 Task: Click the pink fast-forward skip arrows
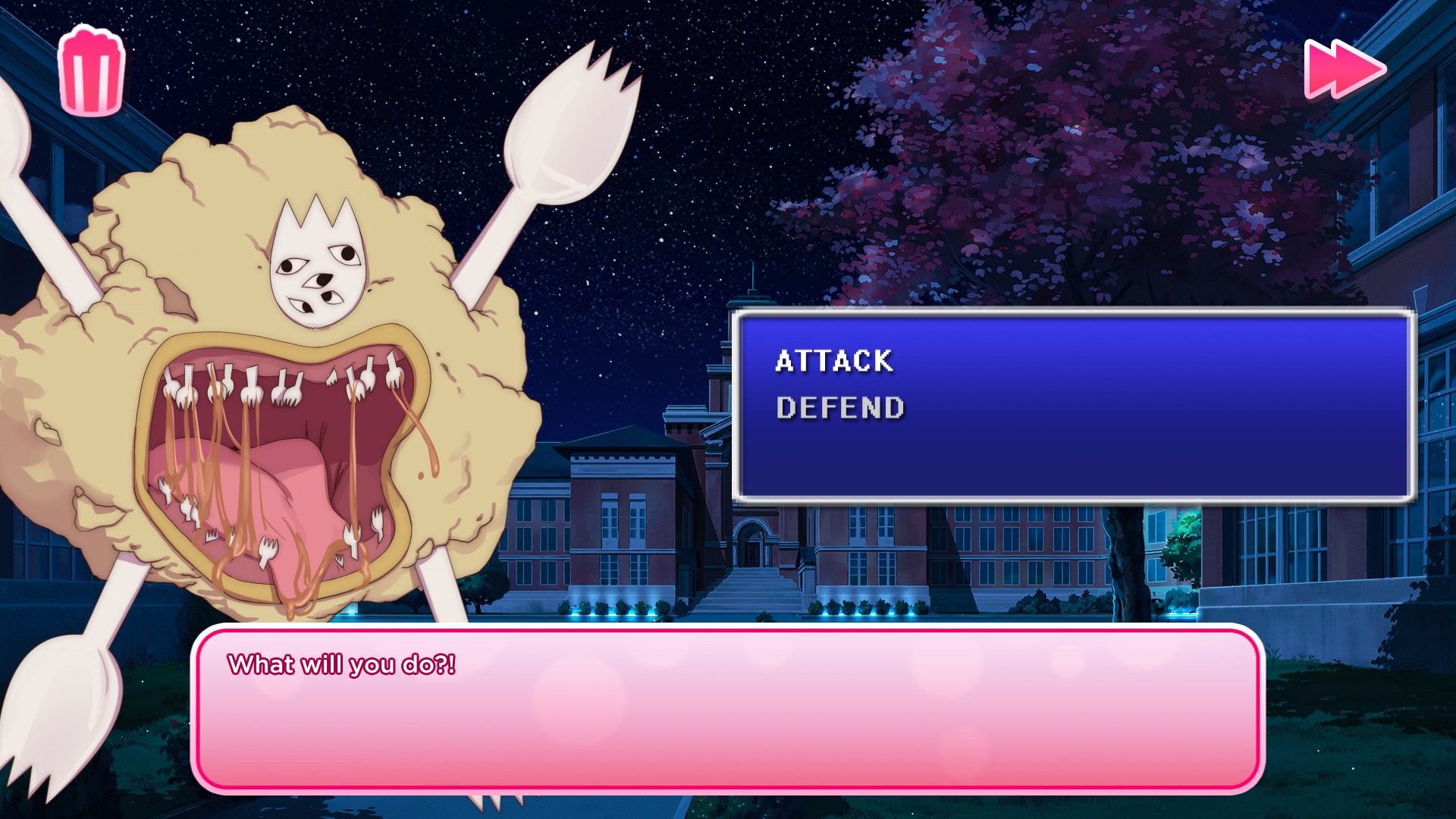tap(1344, 69)
